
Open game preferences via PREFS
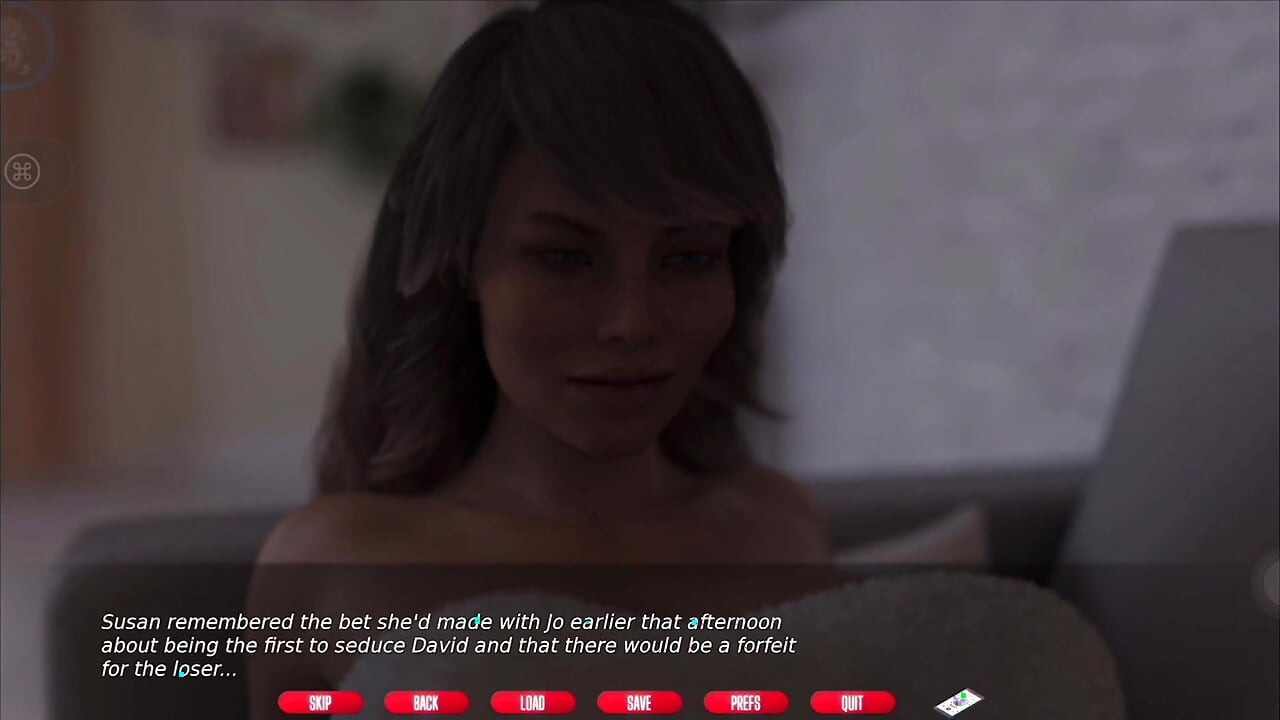click(745, 702)
